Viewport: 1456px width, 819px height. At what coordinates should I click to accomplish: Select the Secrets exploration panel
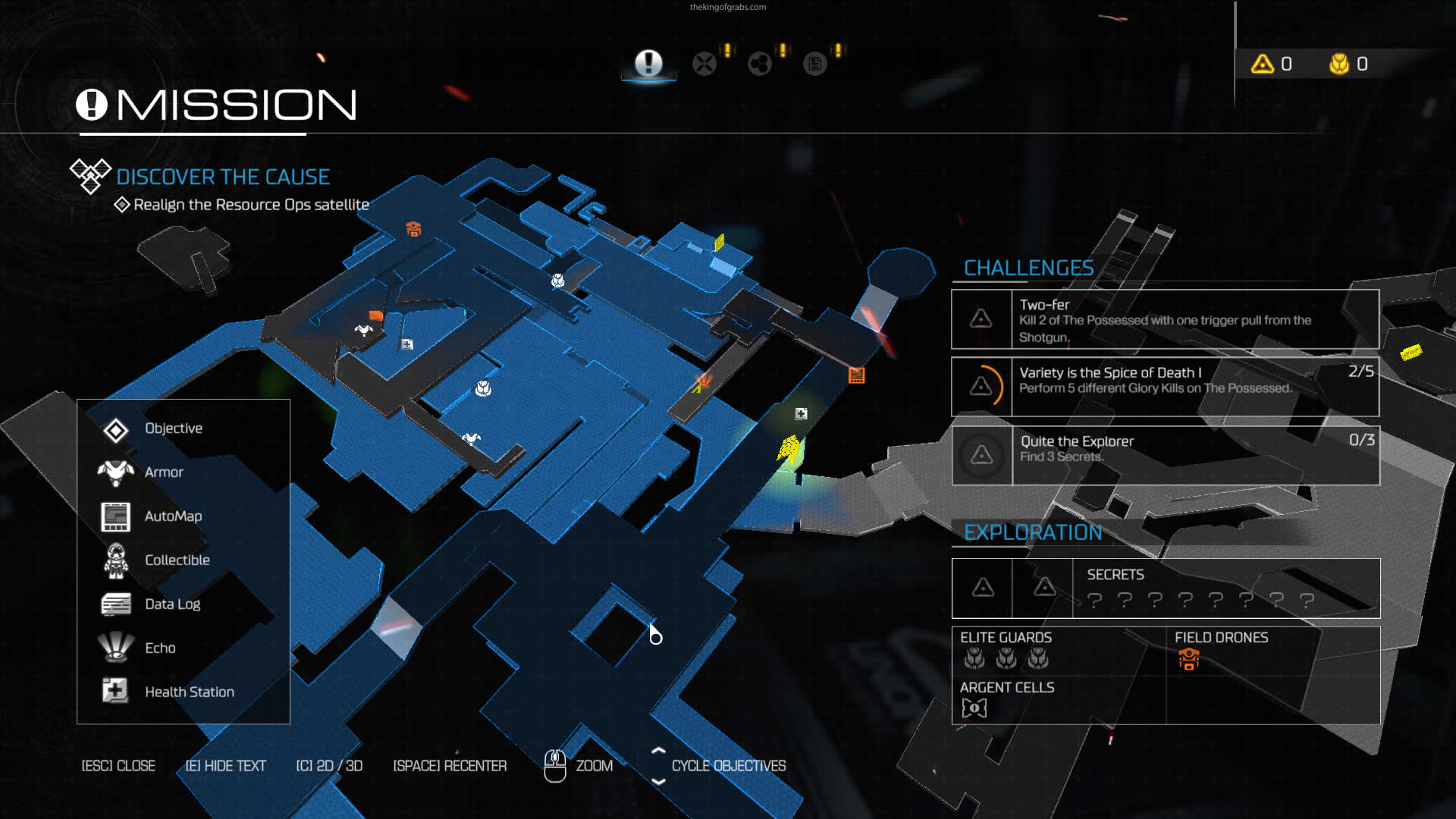1165,588
